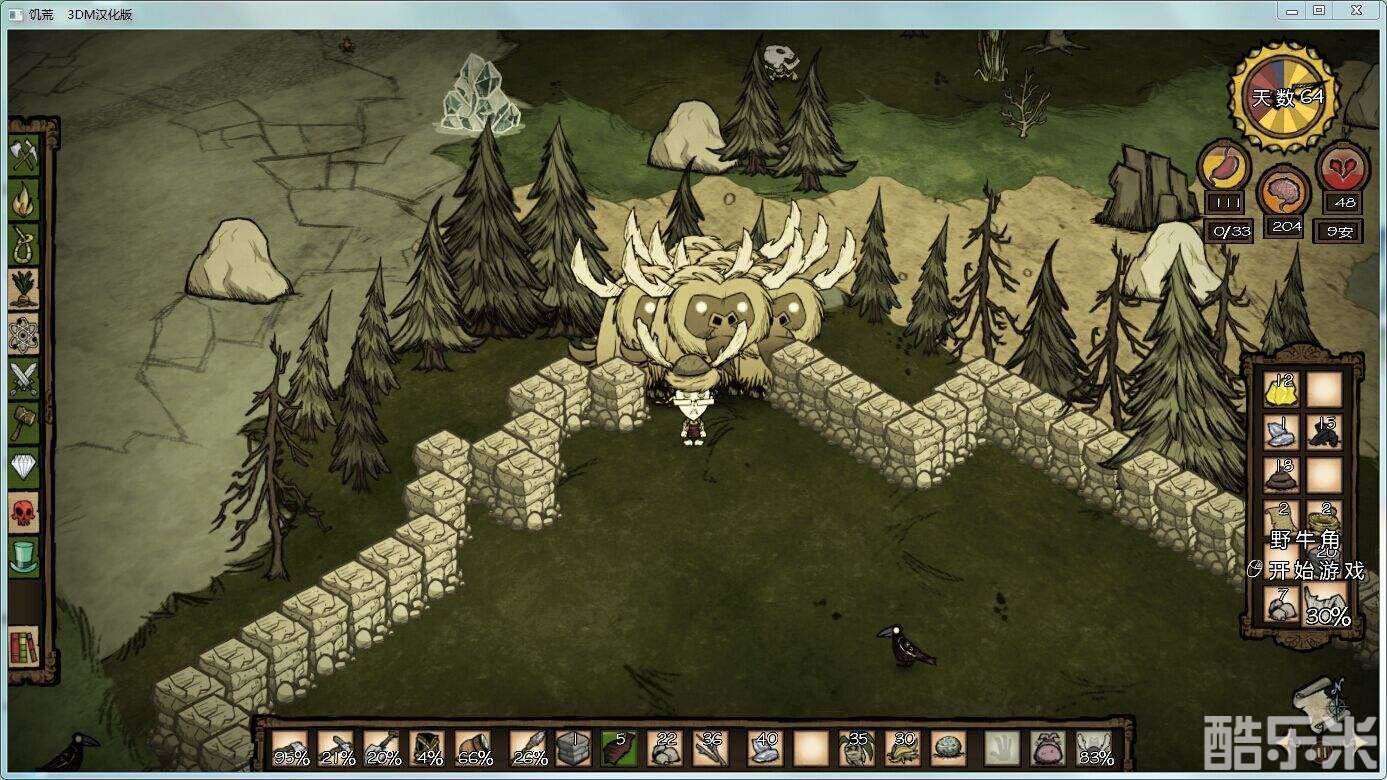Open the Tools crafting tab (axe and pickaxe)
The image size is (1387, 780).
point(24,155)
